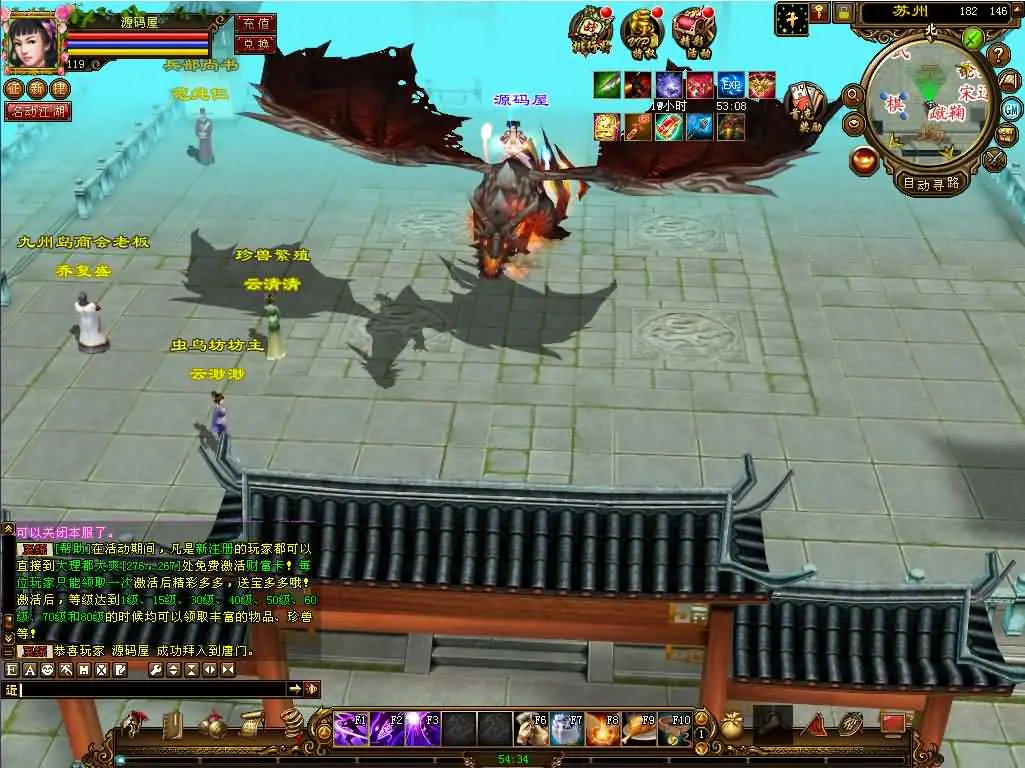Viewport: 1025px width, 768px height.
Task: Send the chat message with arrow button
Action: [295, 689]
